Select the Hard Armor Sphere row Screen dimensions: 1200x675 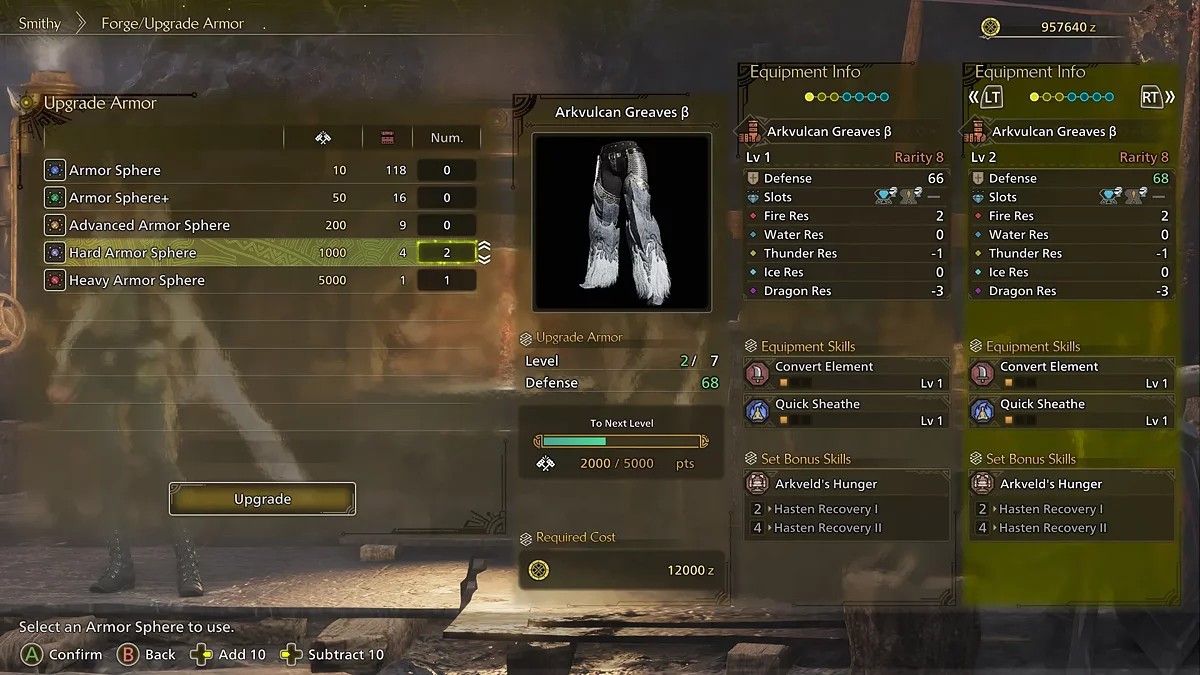click(x=260, y=253)
